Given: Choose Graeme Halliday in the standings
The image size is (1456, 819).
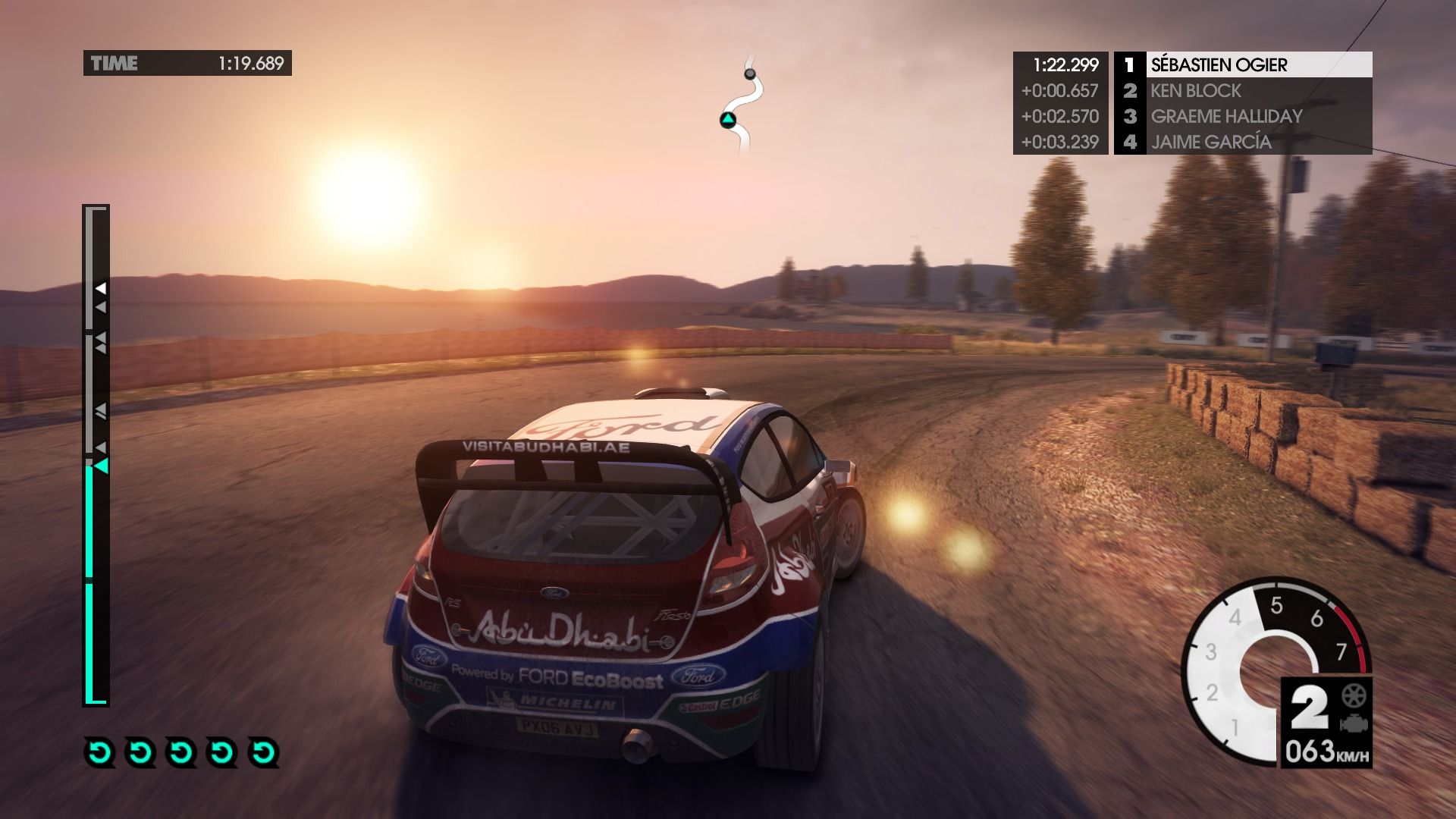Looking at the screenshot, I should (x=1225, y=117).
